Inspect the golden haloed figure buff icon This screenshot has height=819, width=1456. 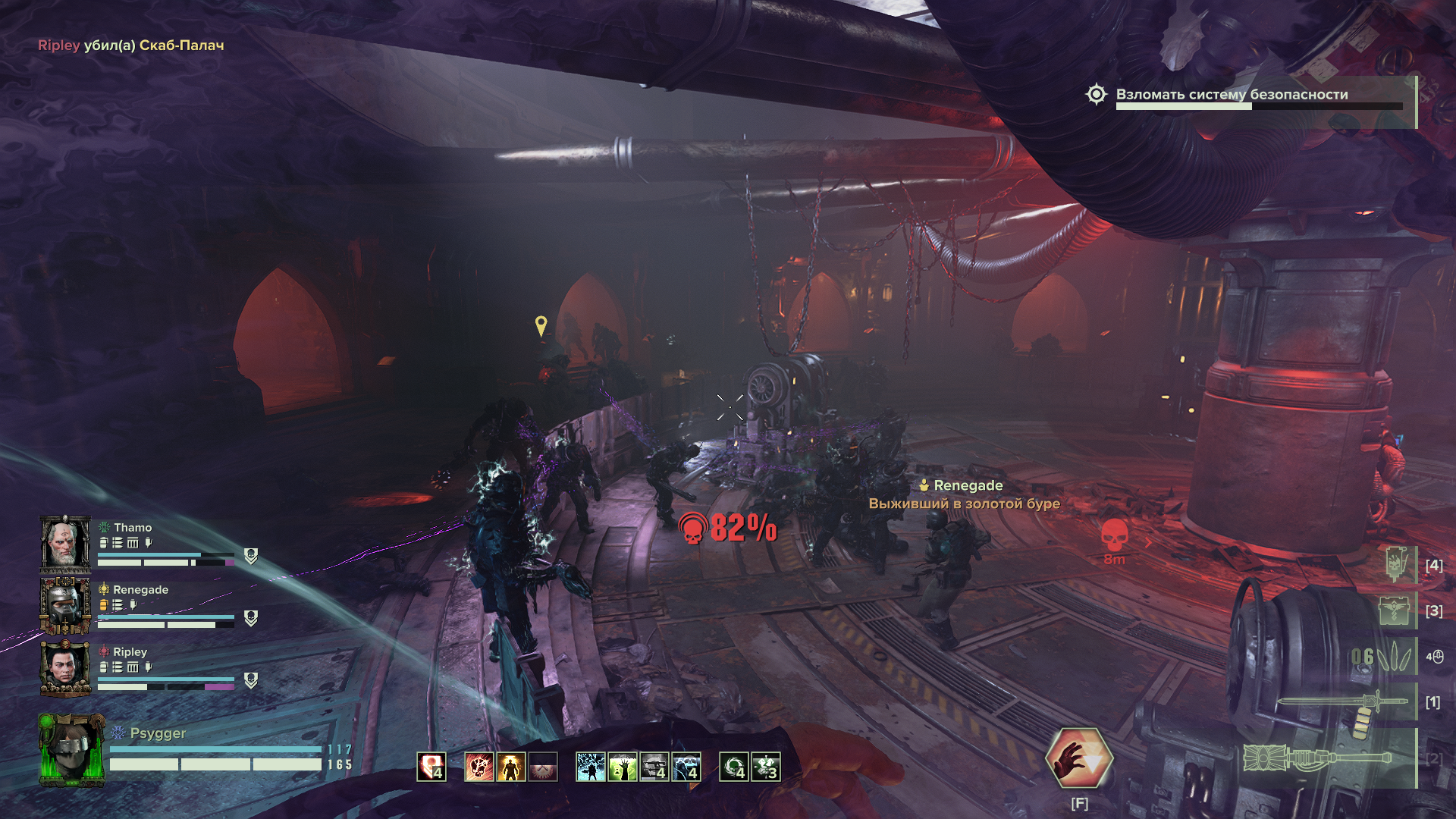point(510,767)
